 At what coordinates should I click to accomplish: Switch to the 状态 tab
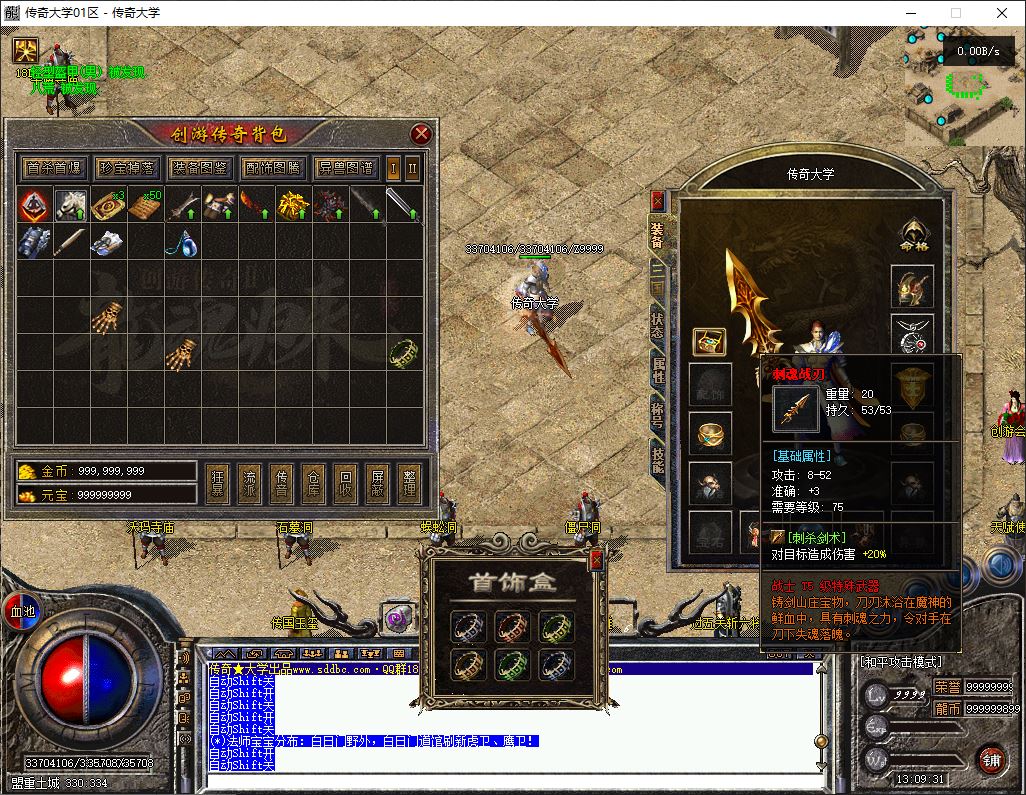tap(657, 321)
